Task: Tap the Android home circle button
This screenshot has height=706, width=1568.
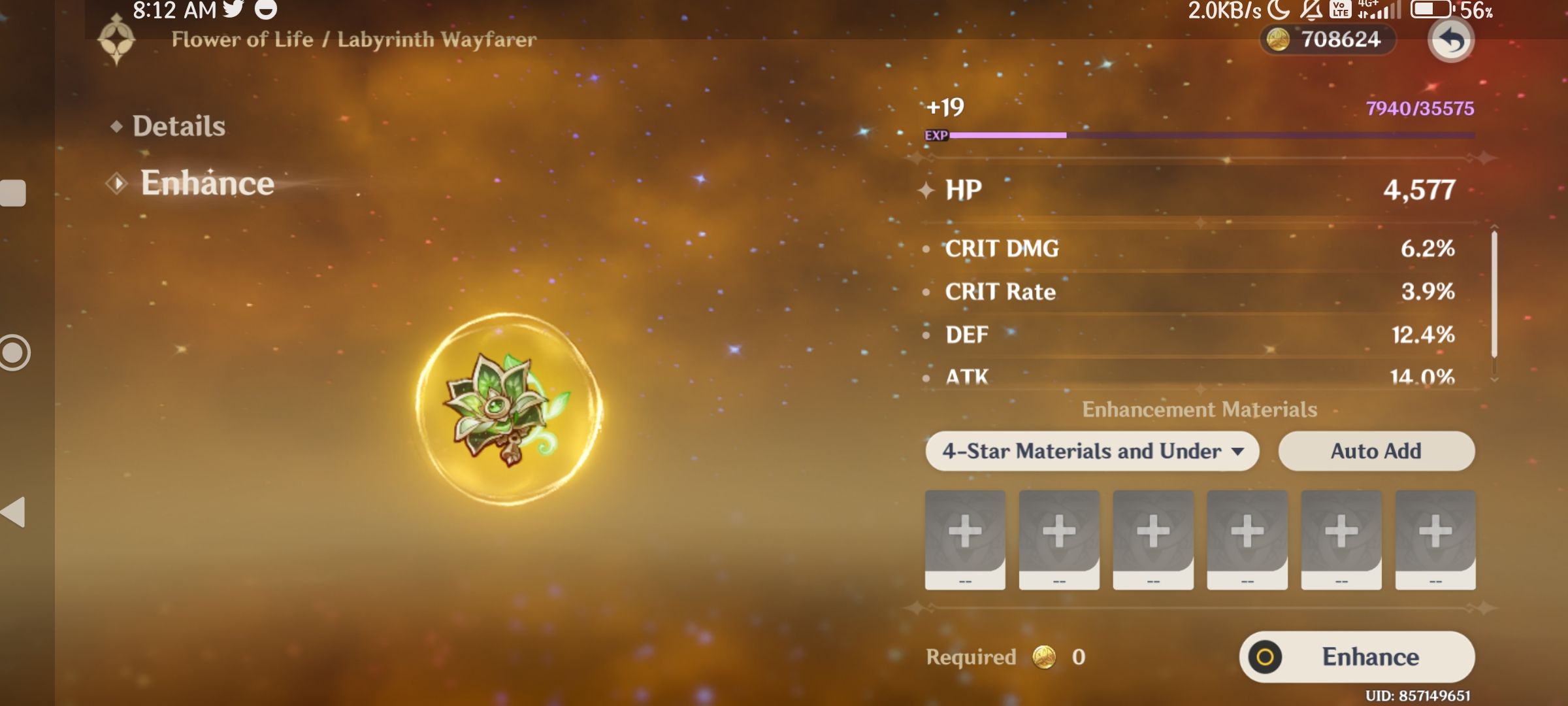Action: pyautogui.click(x=13, y=353)
